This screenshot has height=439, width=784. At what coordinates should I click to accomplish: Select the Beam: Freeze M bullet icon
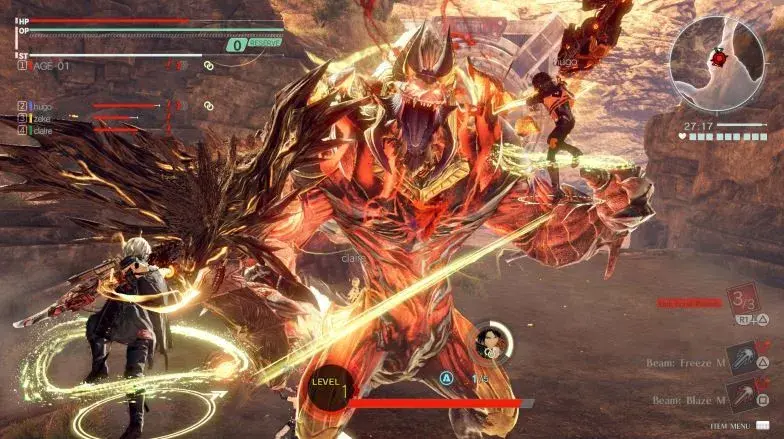coord(743,358)
